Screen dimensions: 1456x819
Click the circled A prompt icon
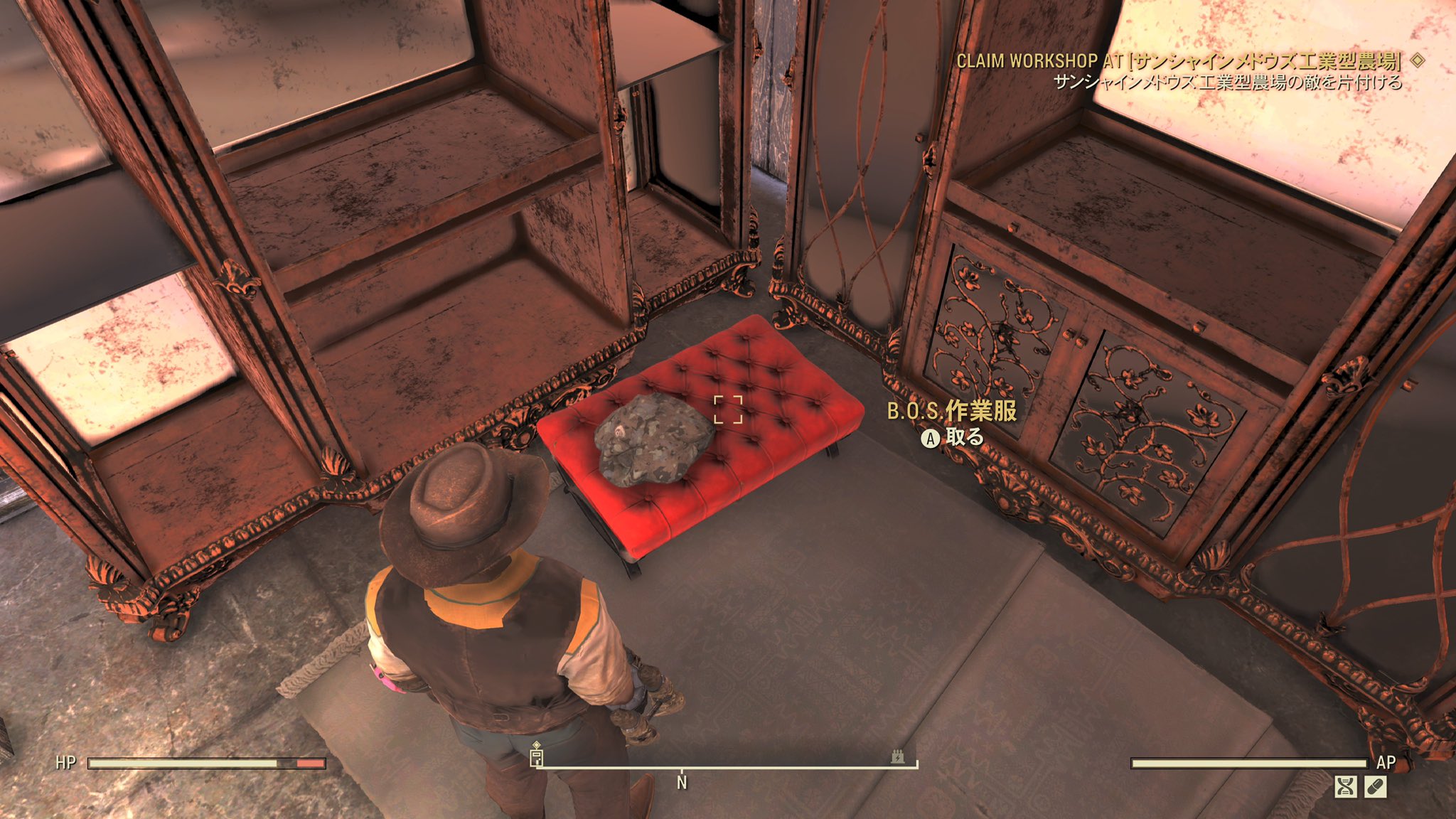(929, 439)
